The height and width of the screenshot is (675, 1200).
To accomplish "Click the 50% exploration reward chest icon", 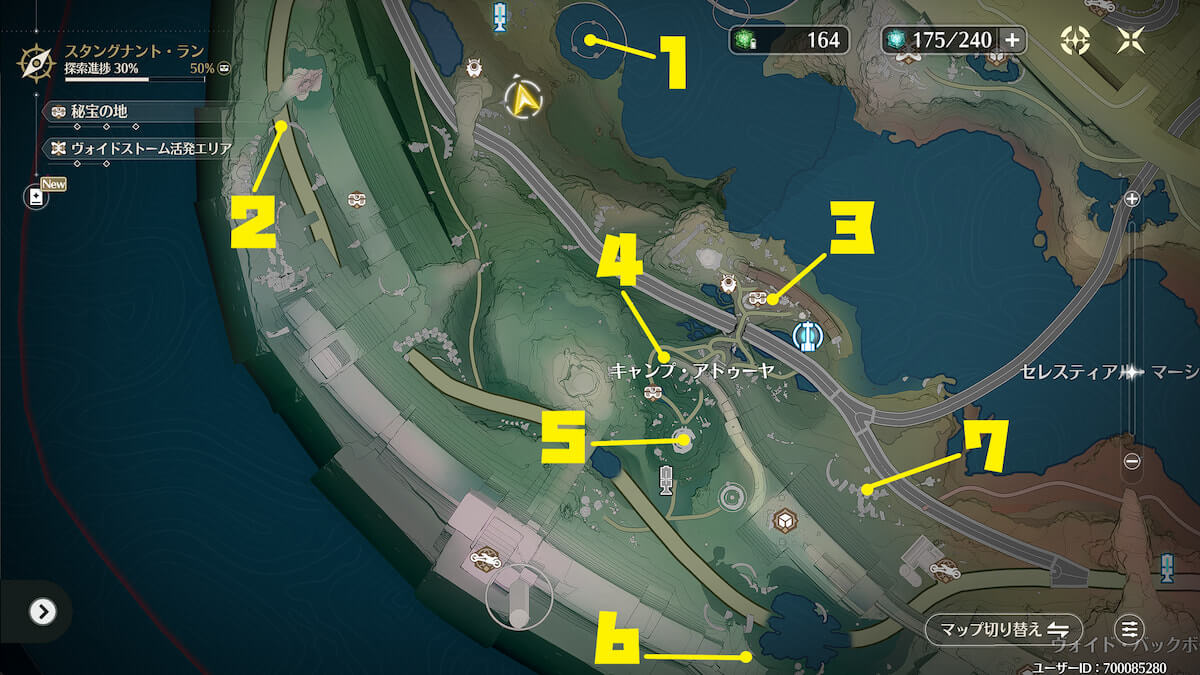I will tap(224, 68).
